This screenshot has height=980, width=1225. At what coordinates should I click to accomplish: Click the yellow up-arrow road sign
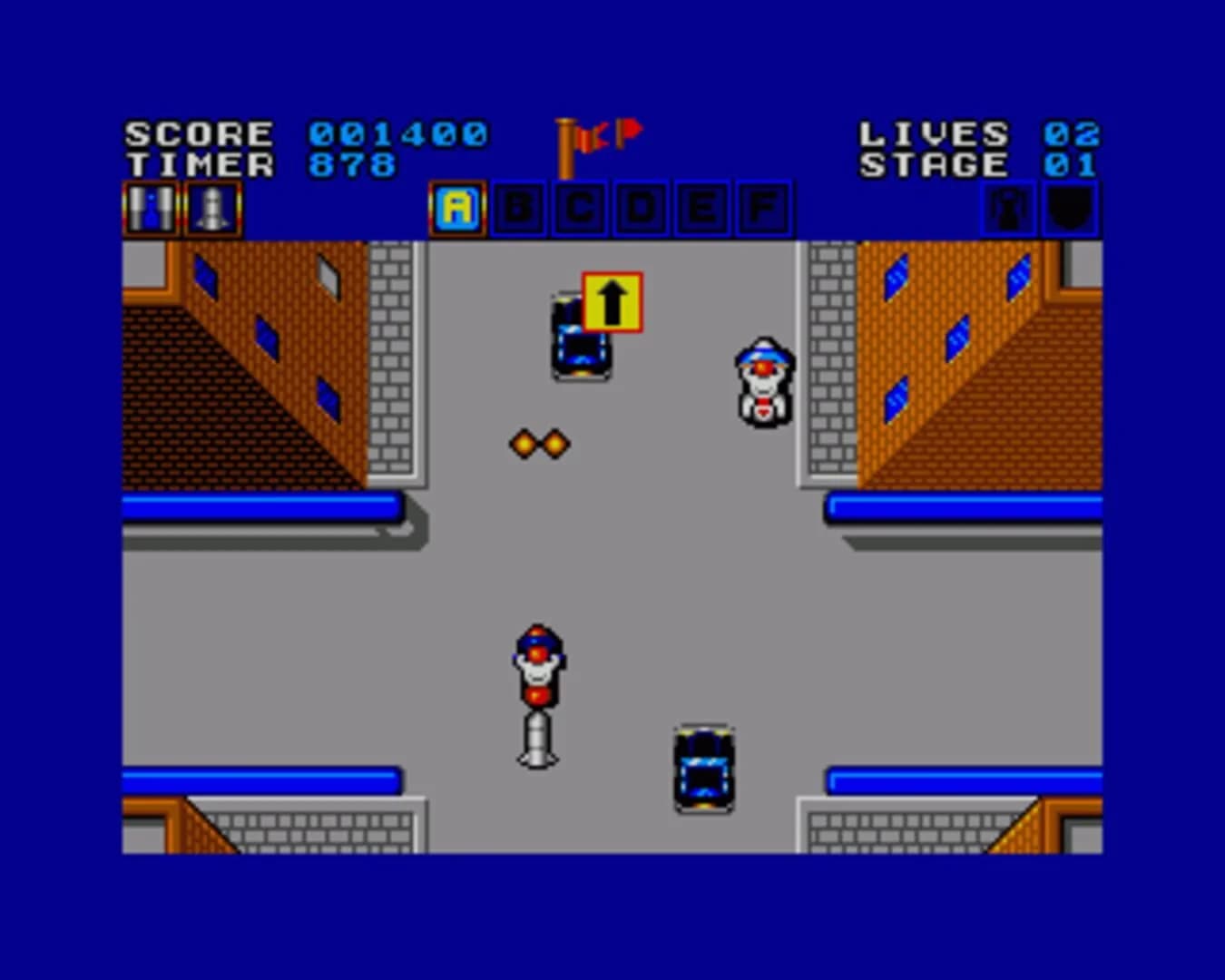[611, 299]
